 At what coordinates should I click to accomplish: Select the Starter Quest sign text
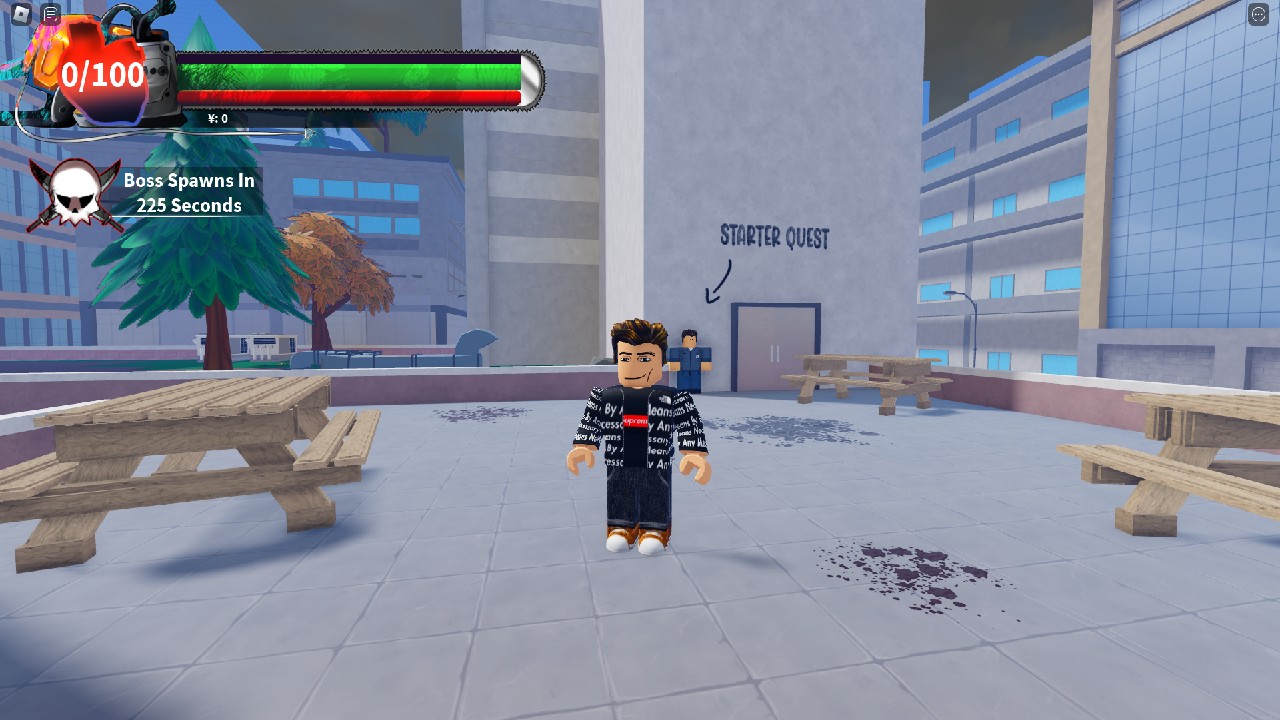[775, 238]
